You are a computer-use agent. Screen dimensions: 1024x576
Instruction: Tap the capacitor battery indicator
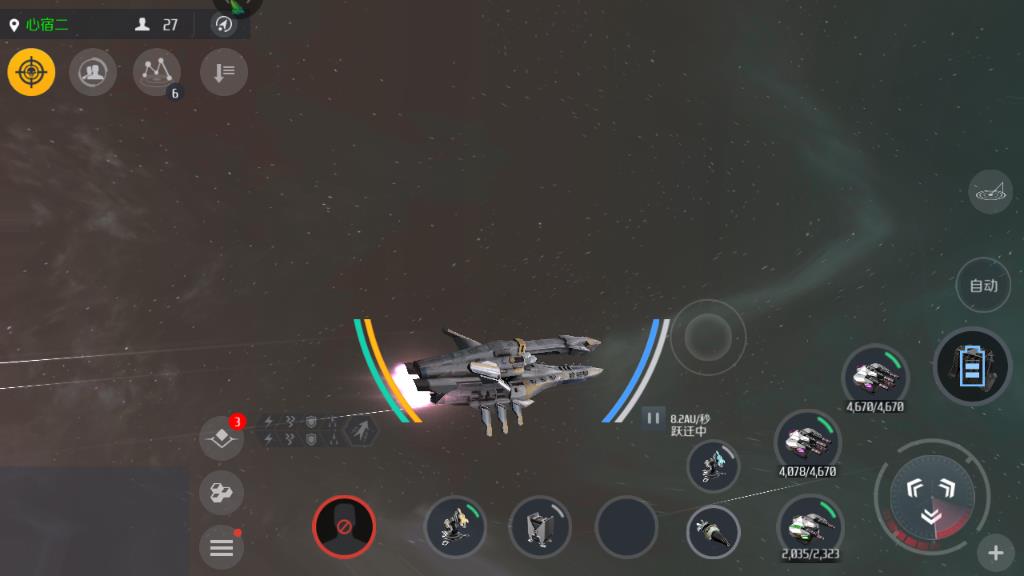(x=972, y=366)
